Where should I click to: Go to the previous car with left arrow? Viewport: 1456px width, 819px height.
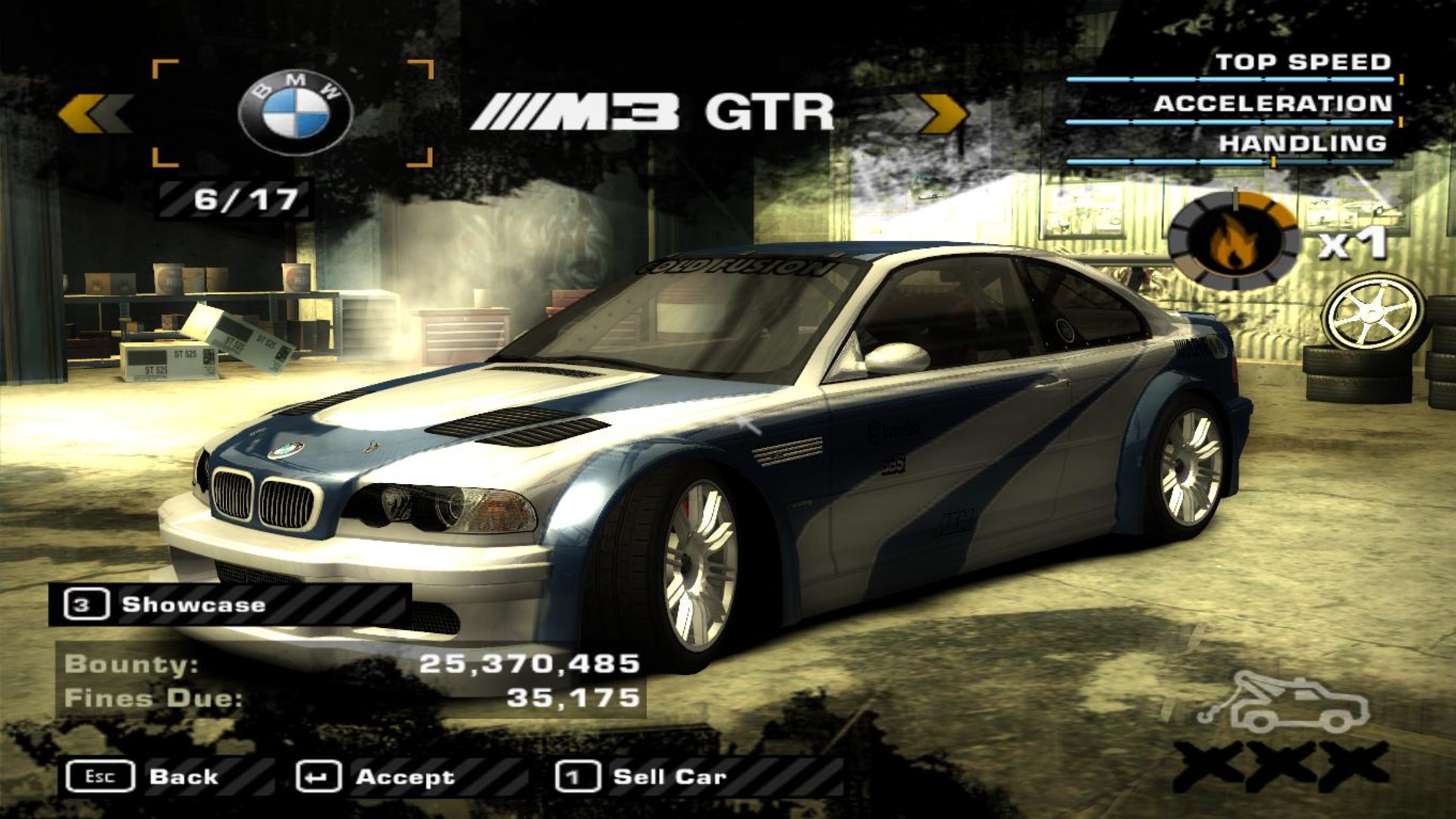(94, 115)
